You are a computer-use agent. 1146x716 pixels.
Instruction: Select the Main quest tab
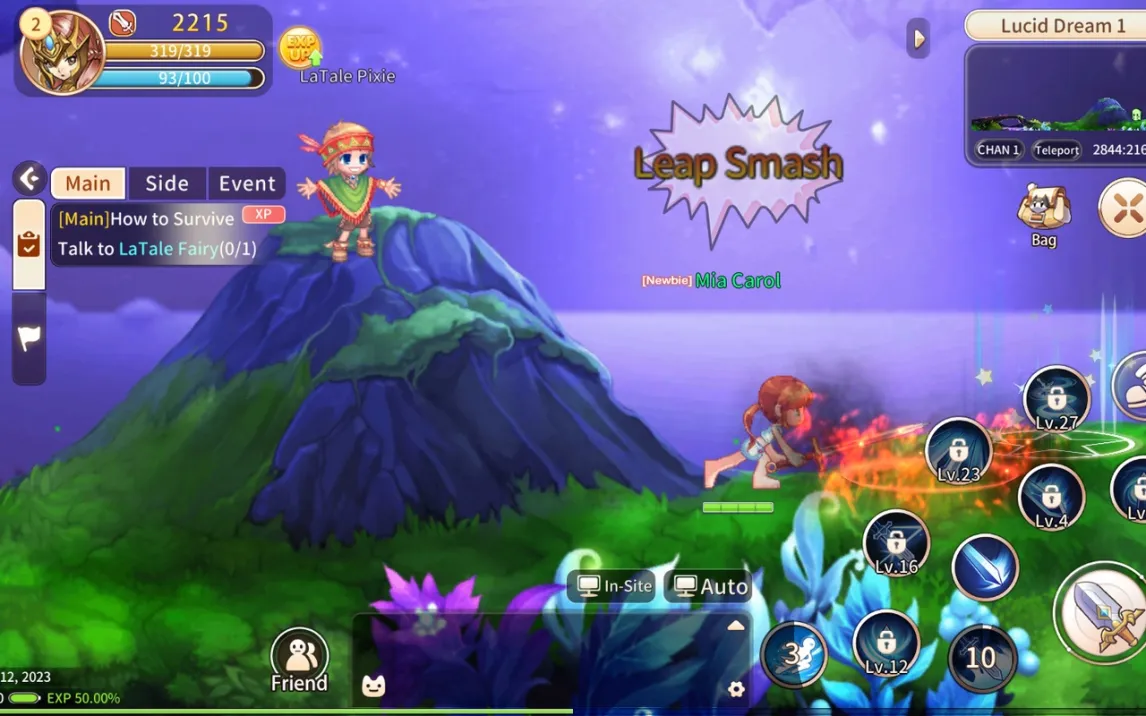click(x=88, y=183)
